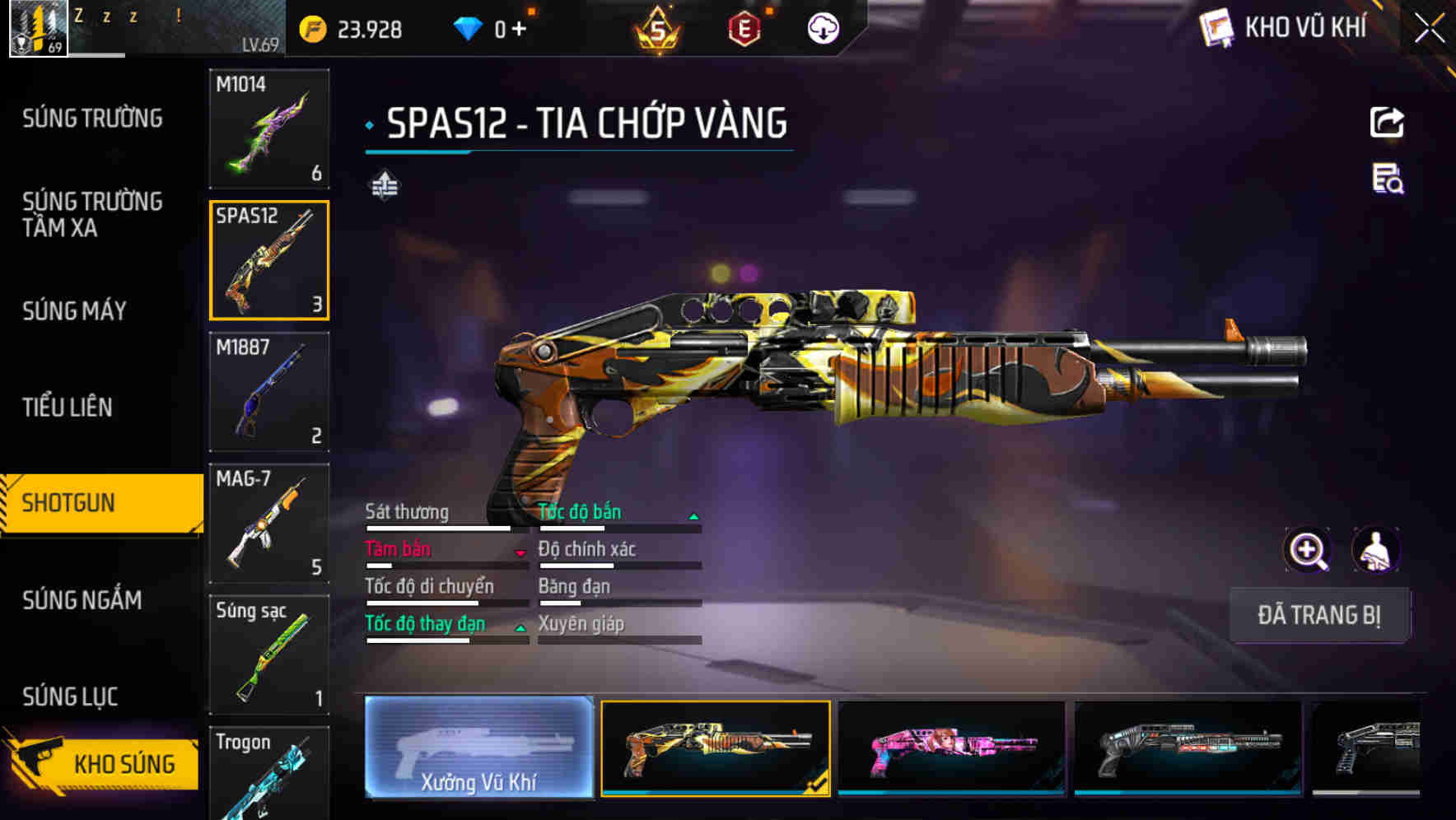Viewport: 1456px width, 820px height.
Task: Choose the pink anime SPAS12 skin
Action: [951, 748]
